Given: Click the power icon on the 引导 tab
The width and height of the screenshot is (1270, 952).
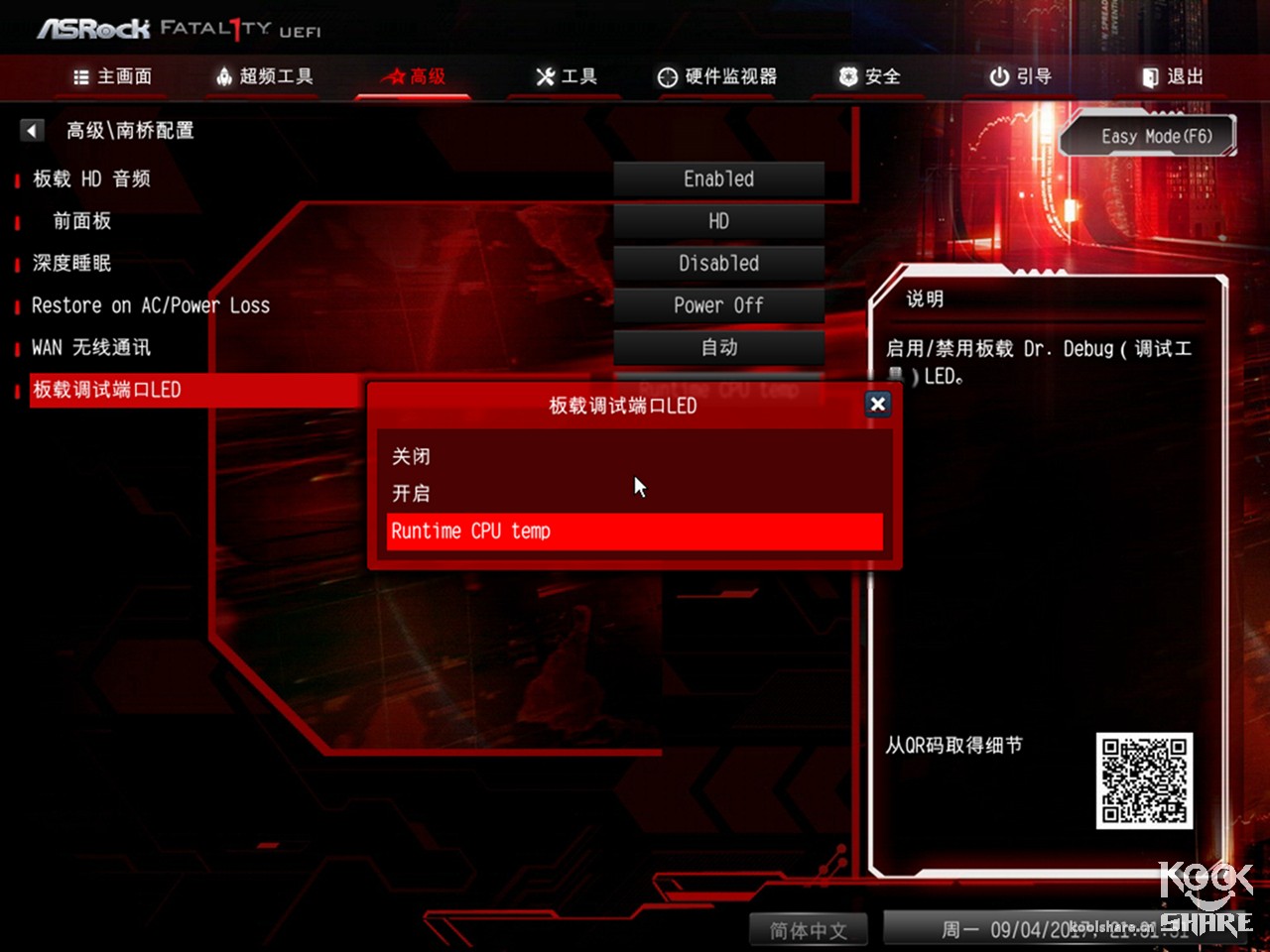Looking at the screenshot, I should point(997,76).
